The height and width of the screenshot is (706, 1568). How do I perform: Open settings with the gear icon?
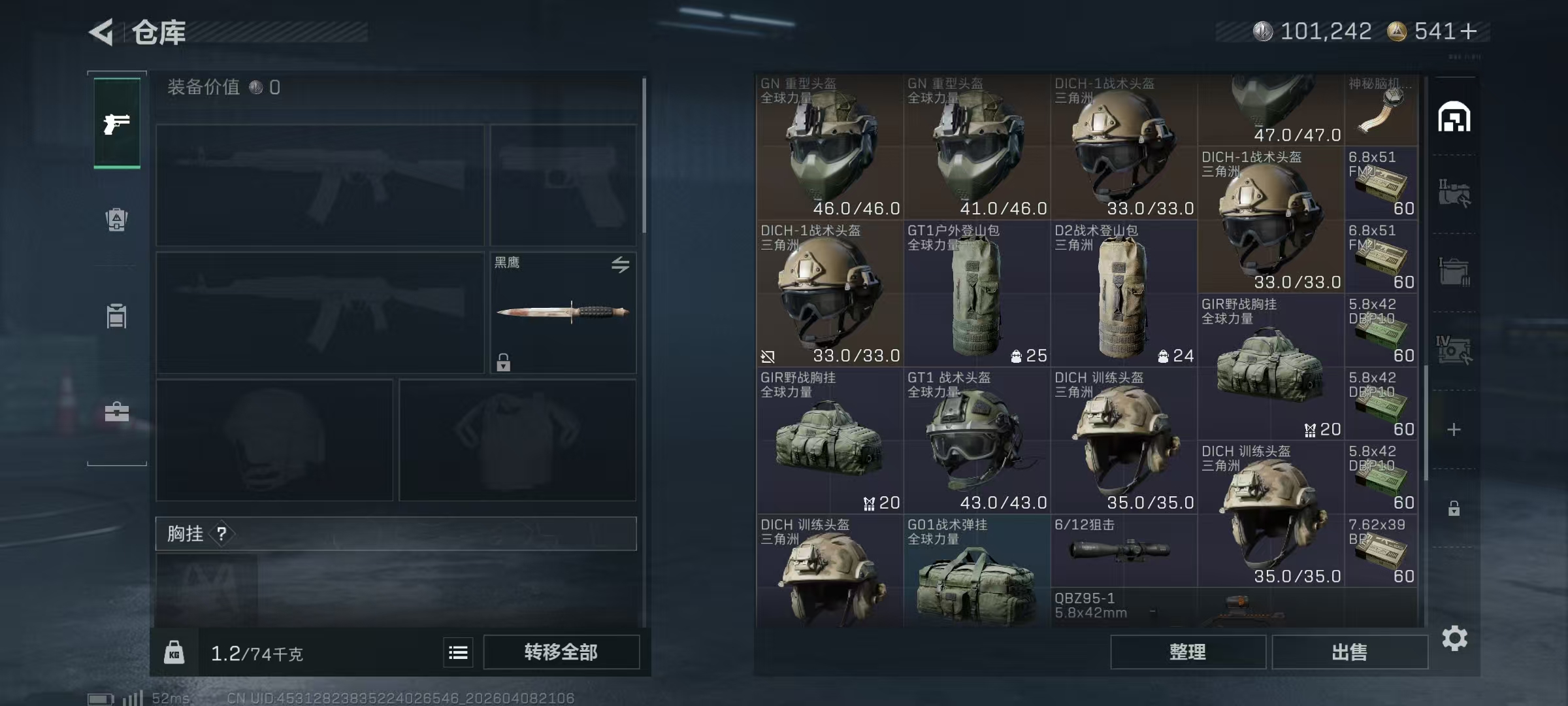coord(1454,639)
